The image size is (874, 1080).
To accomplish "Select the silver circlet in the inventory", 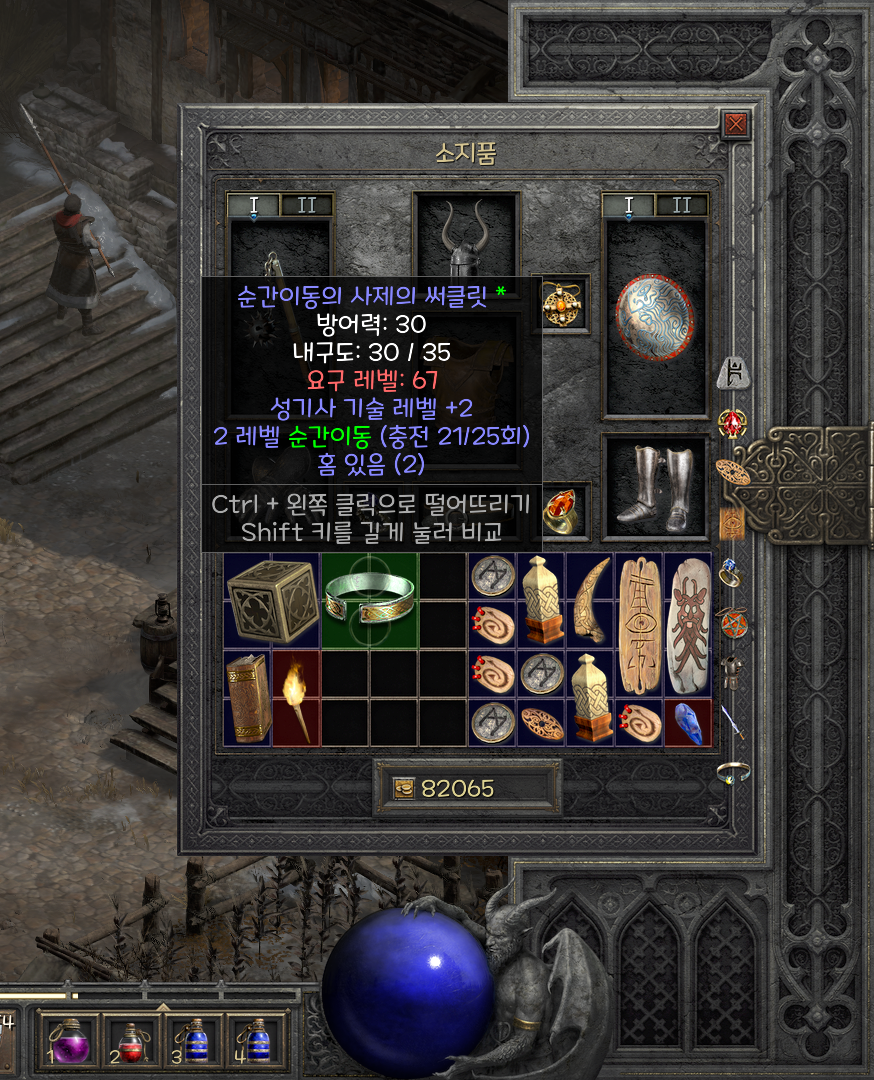I will point(370,601).
